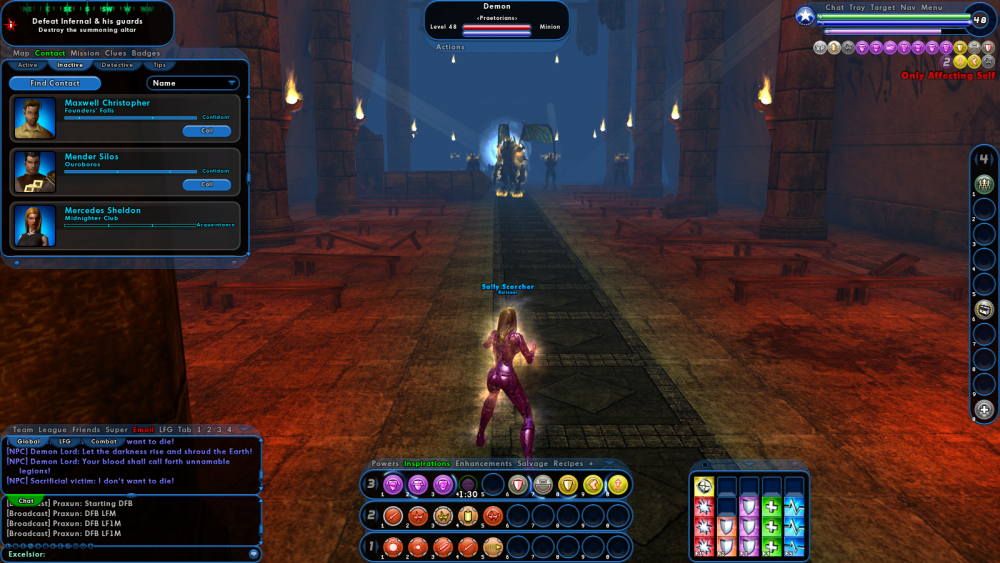Show the Tips contacts tab
Viewport: 1000px width, 563px height.
[x=159, y=65]
